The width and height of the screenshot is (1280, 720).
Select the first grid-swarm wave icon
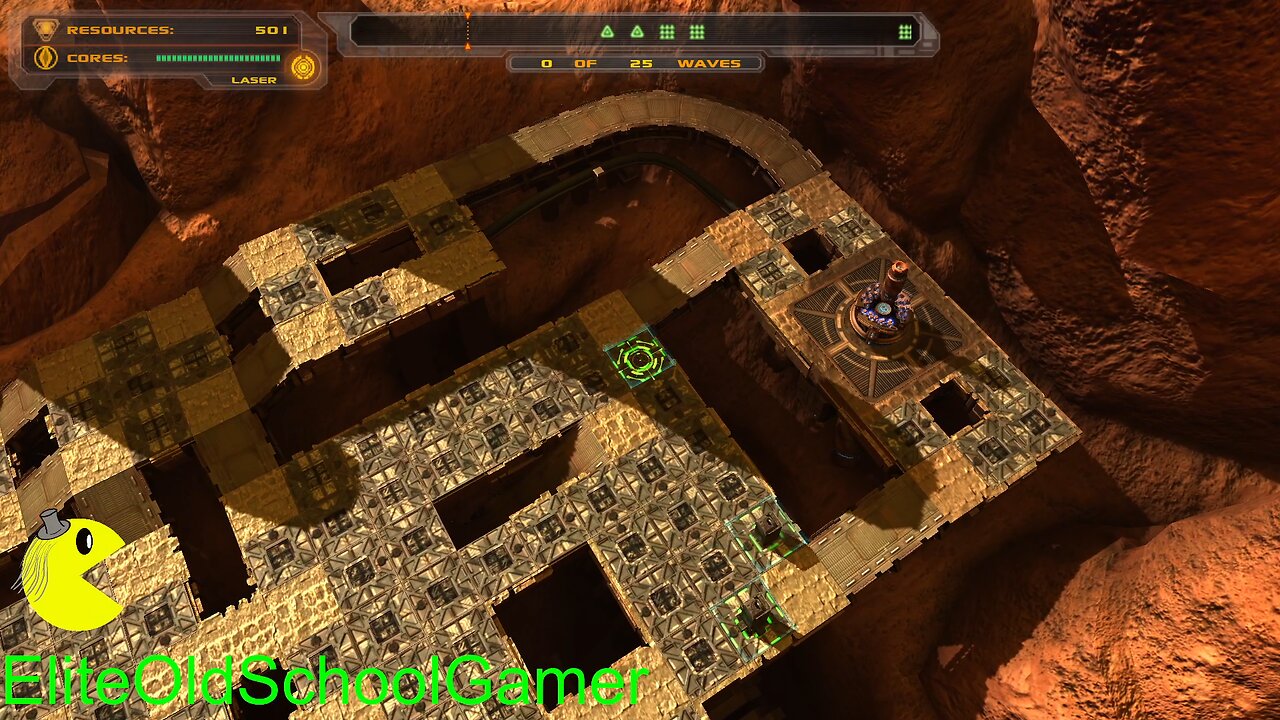[x=666, y=30]
